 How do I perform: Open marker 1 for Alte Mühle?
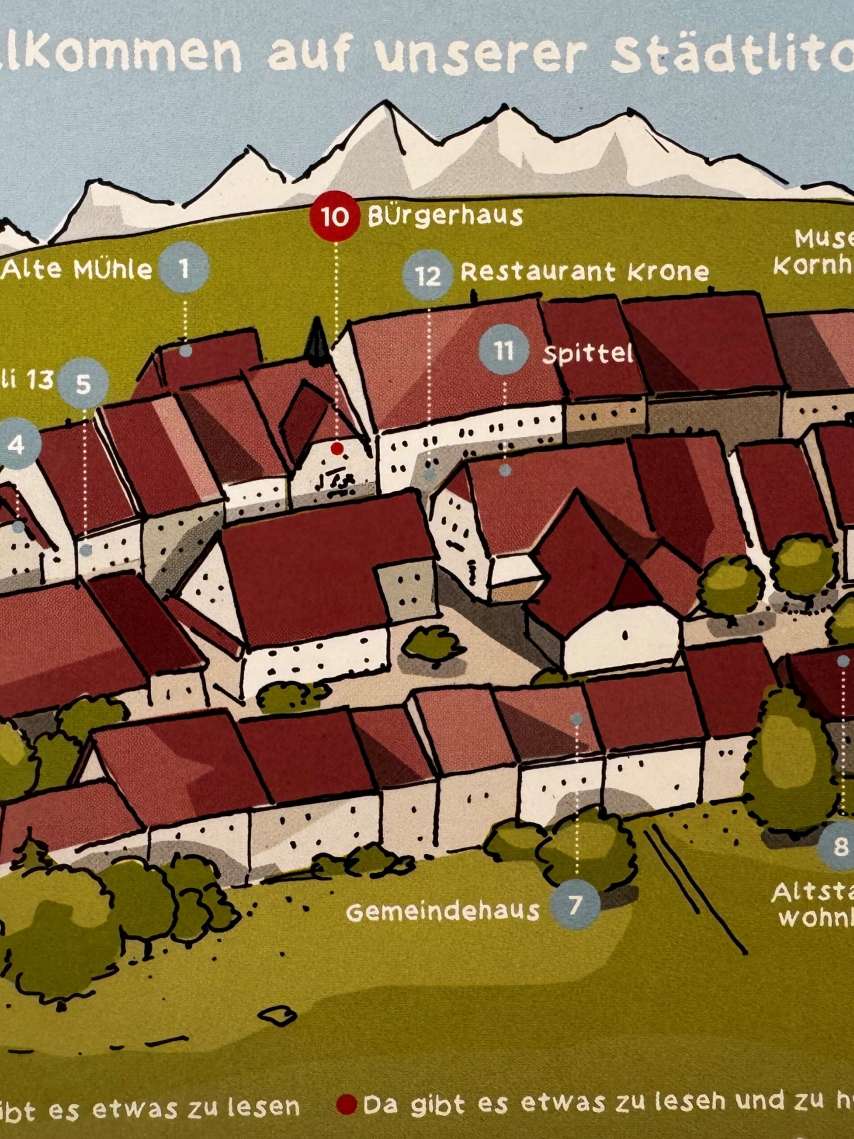(184, 268)
